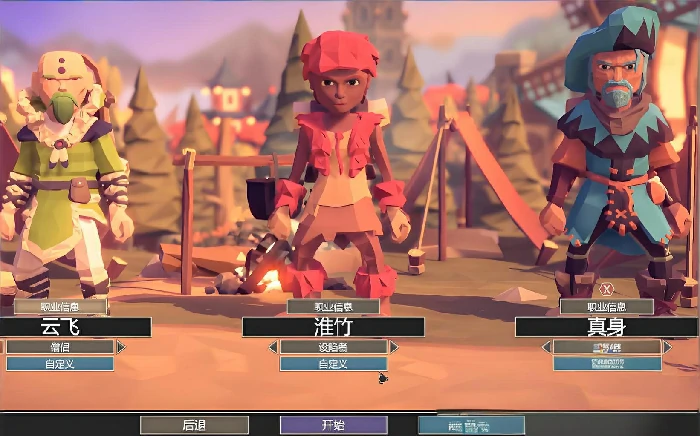Open 职业信息 for 淮竹
The width and height of the screenshot is (700, 436).
click(x=333, y=307)
